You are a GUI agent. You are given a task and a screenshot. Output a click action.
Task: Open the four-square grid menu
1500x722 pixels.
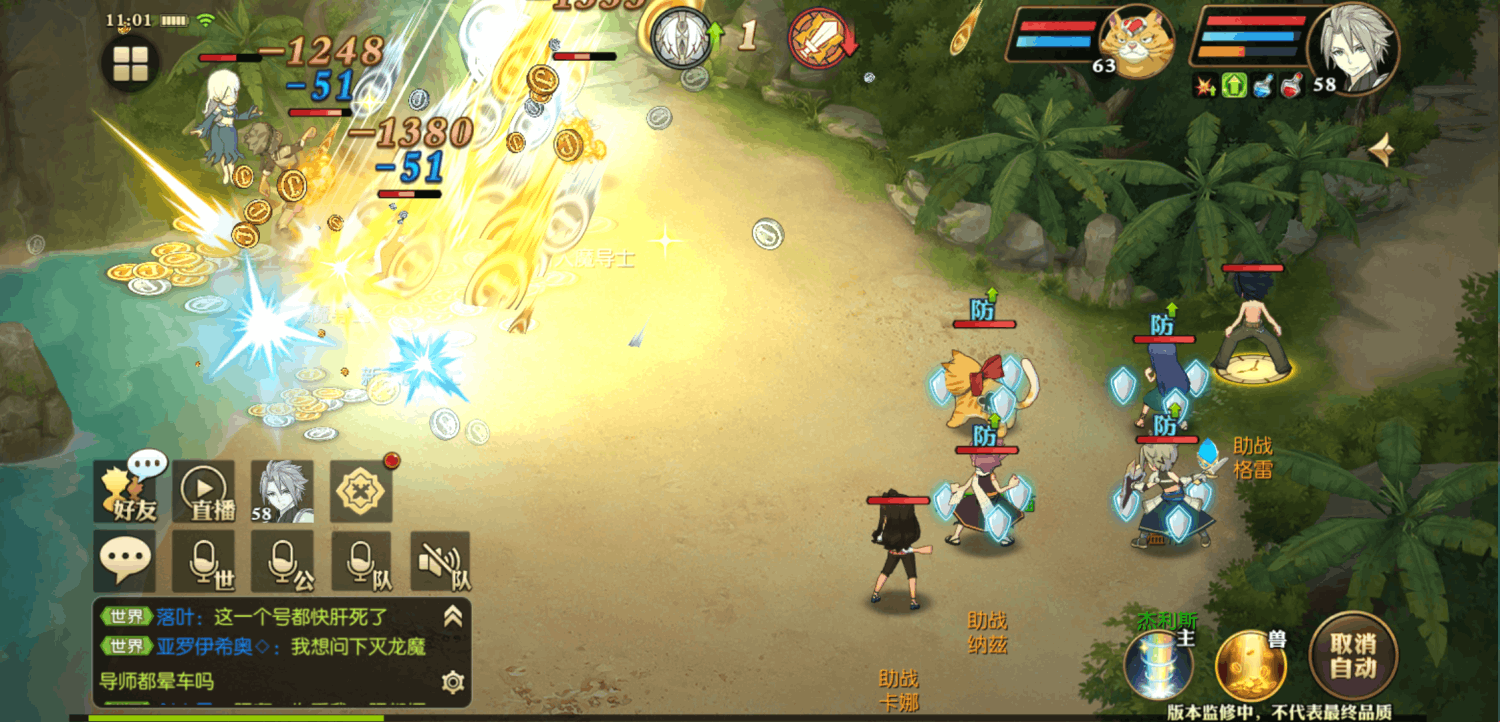click(x=130, y=63)
